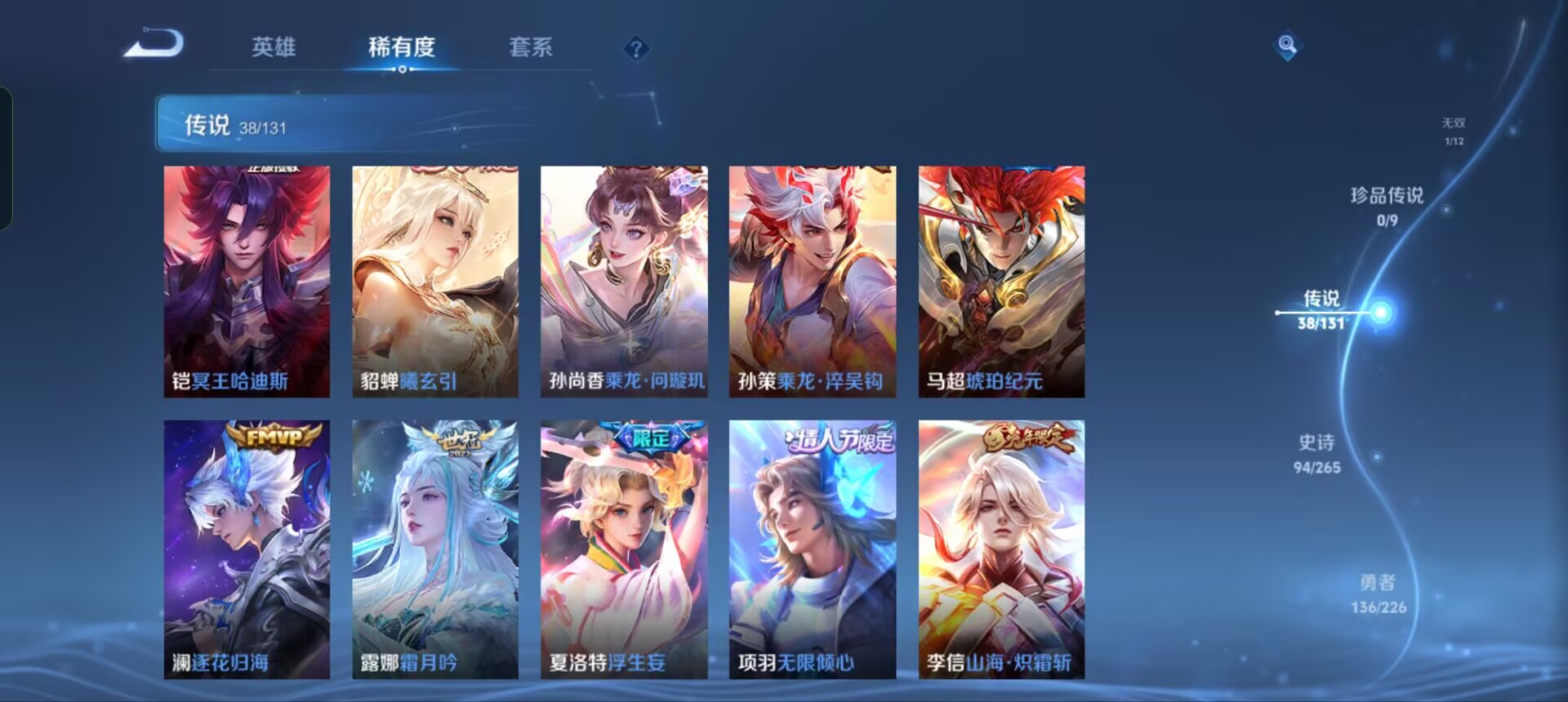1568x702 pixels.
Task: Open the help question mark icon
Action: pos(635,51)
